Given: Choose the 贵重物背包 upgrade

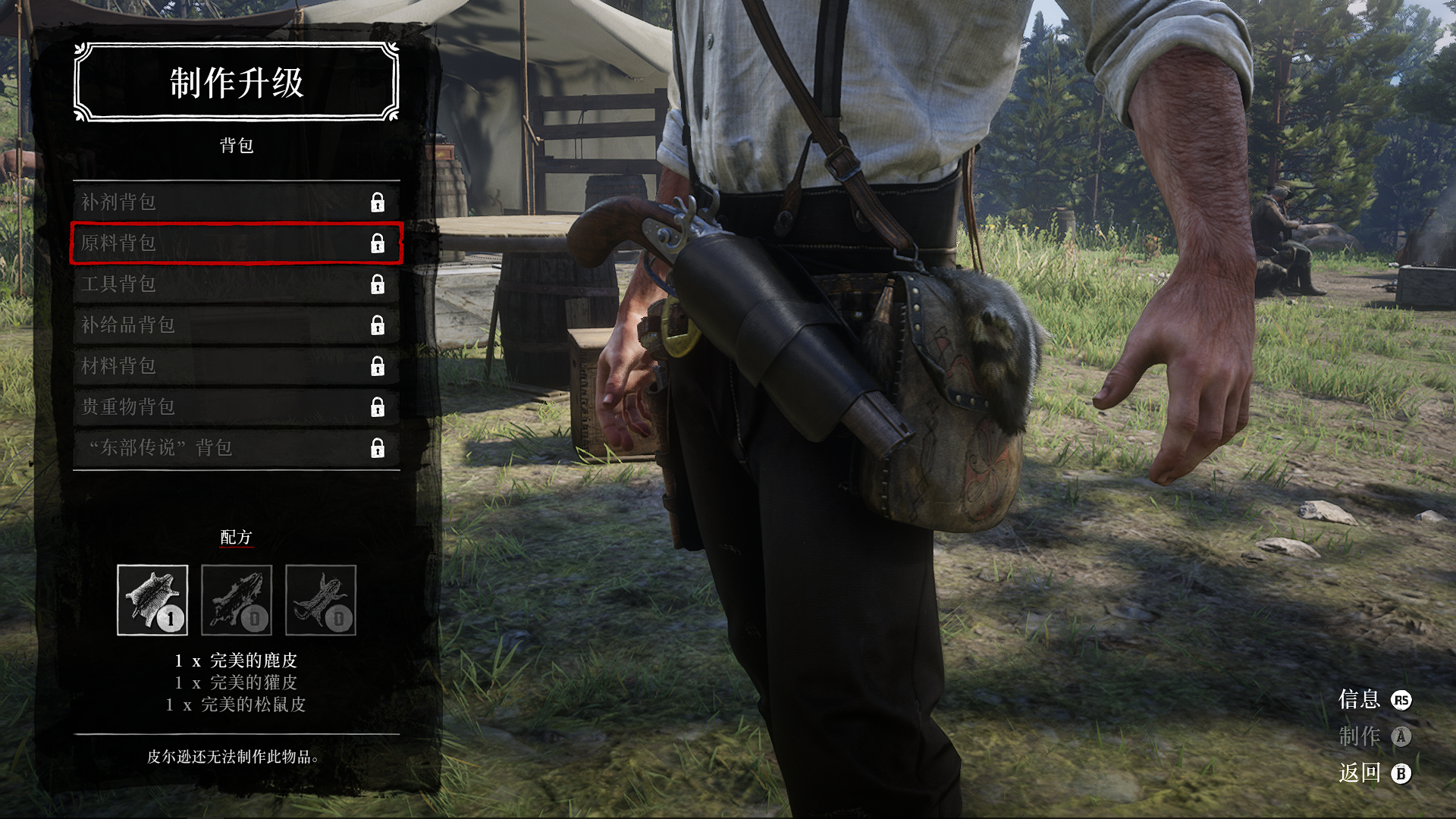Looking at the screenshot, I should pos(236,407).
